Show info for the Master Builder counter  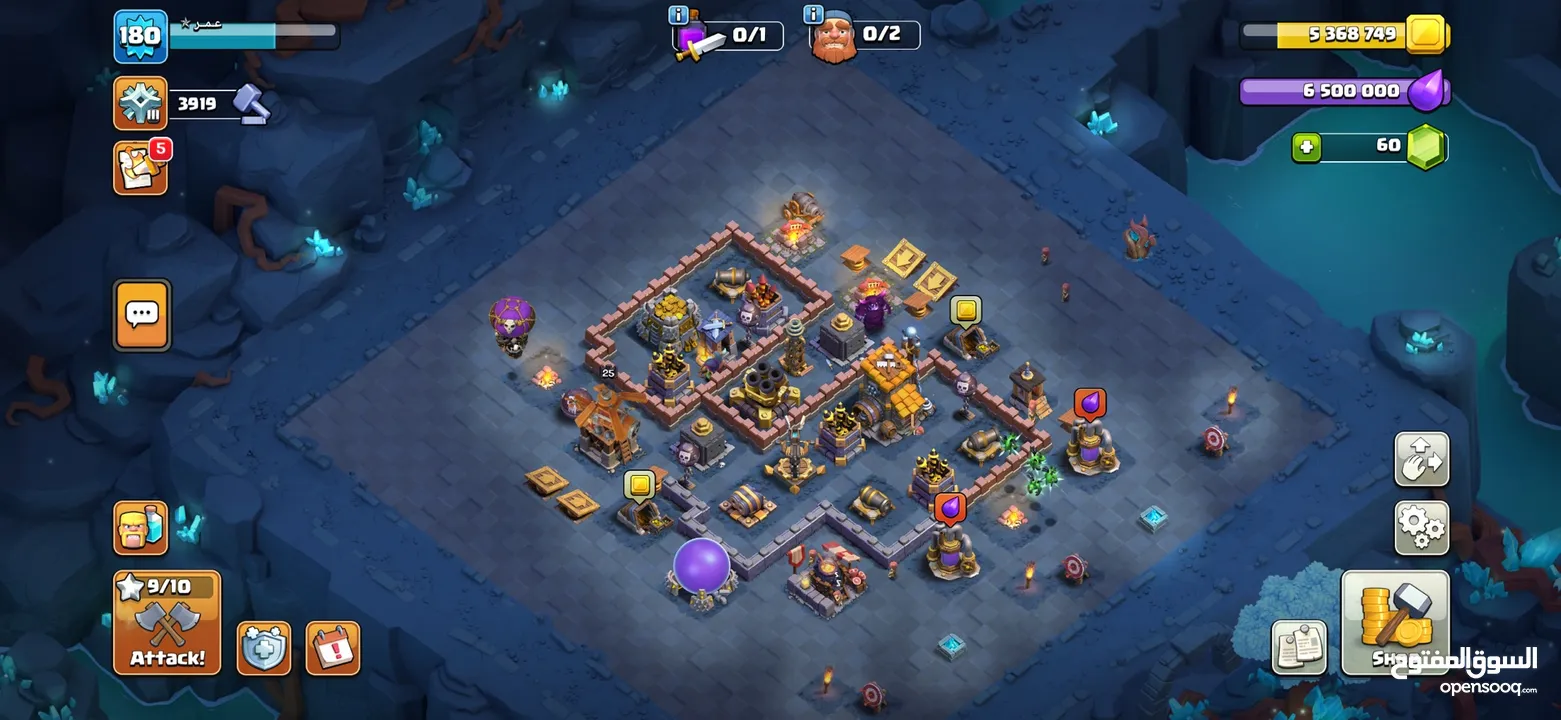tap(815, 15)
